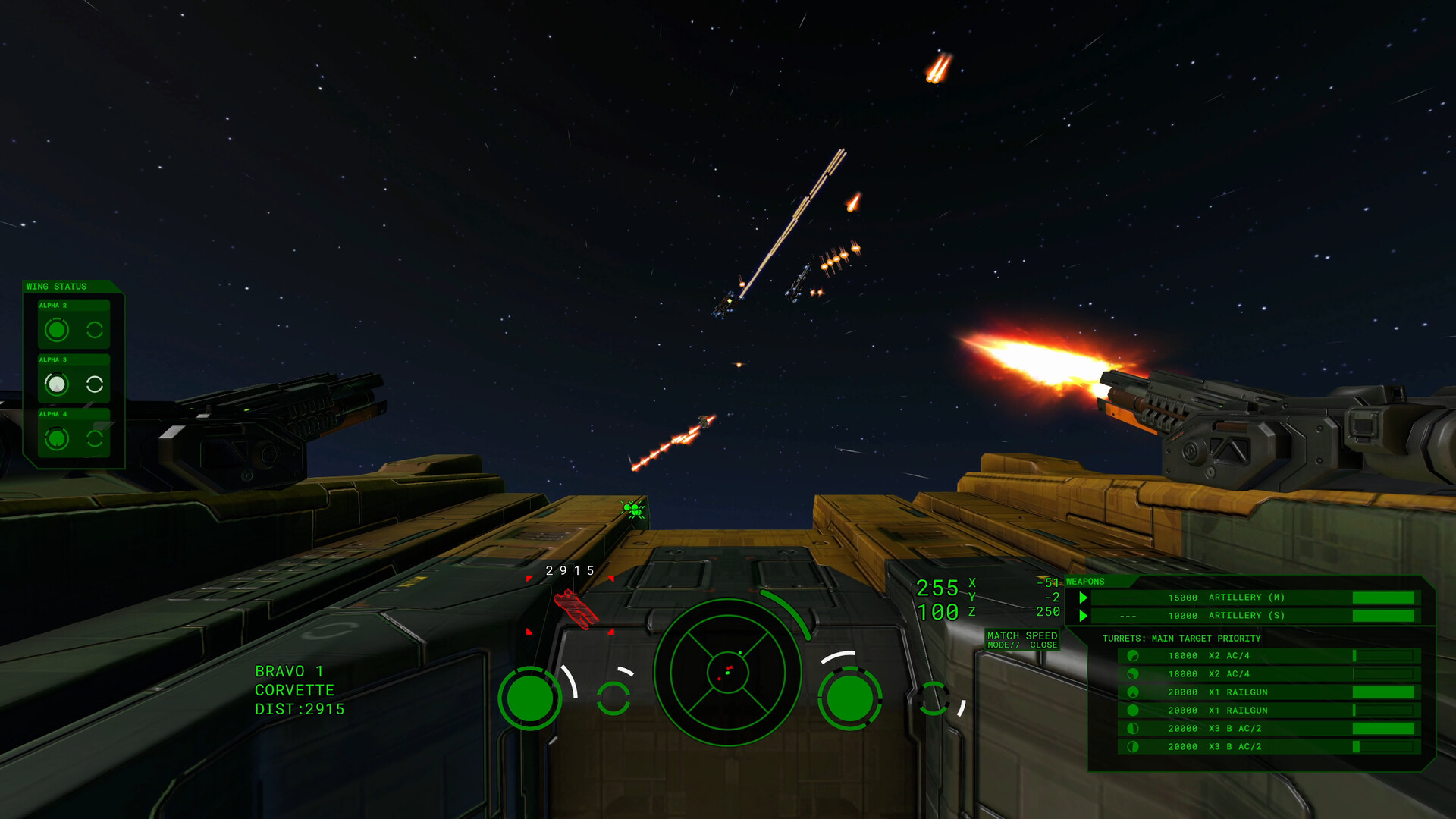Select the first X2 AC/4 turret arc icon
This screenshot has width=1456, height=819.
(1132, 655)
